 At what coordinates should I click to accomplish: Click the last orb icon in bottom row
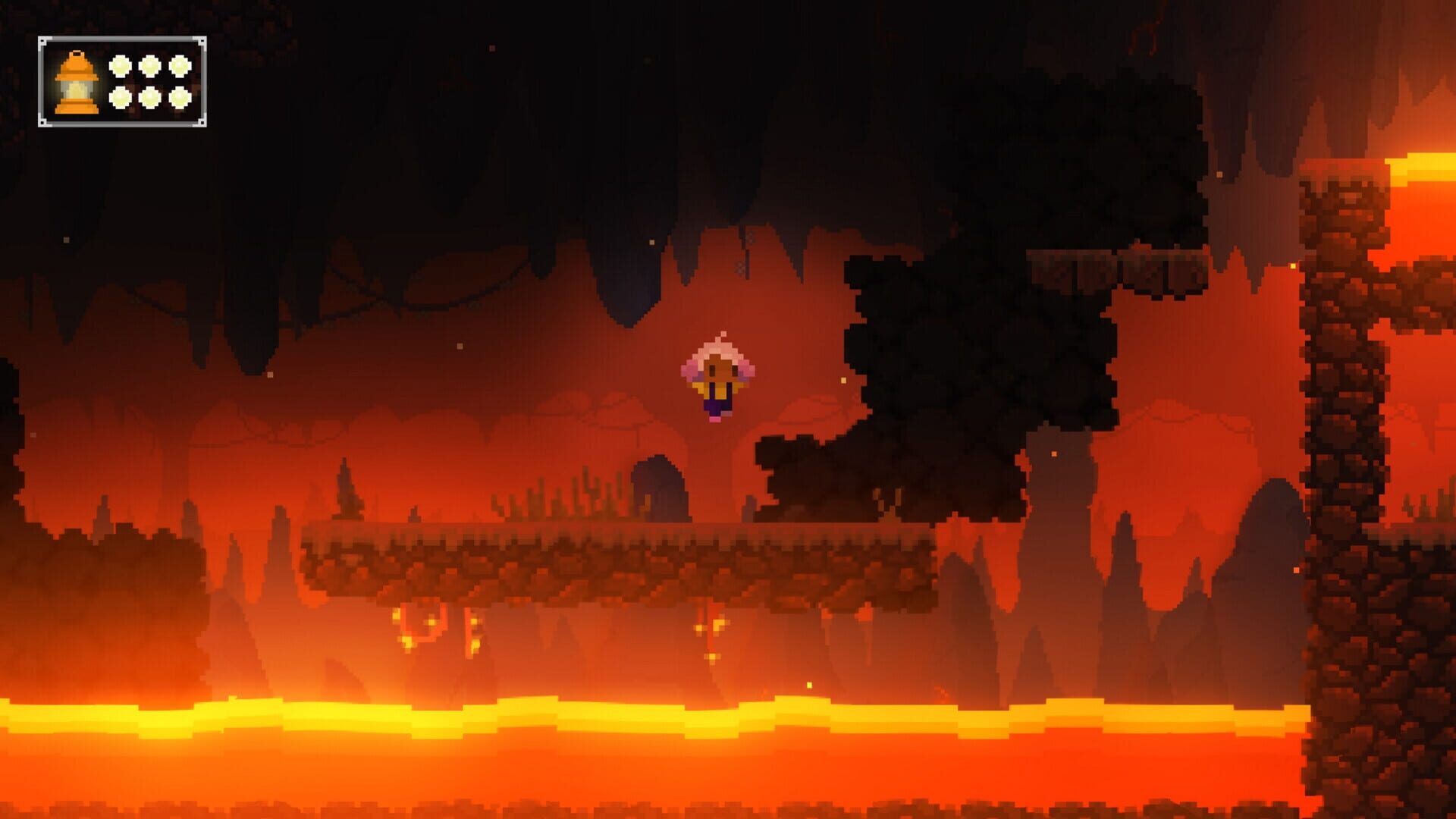[x=180, y=99]
